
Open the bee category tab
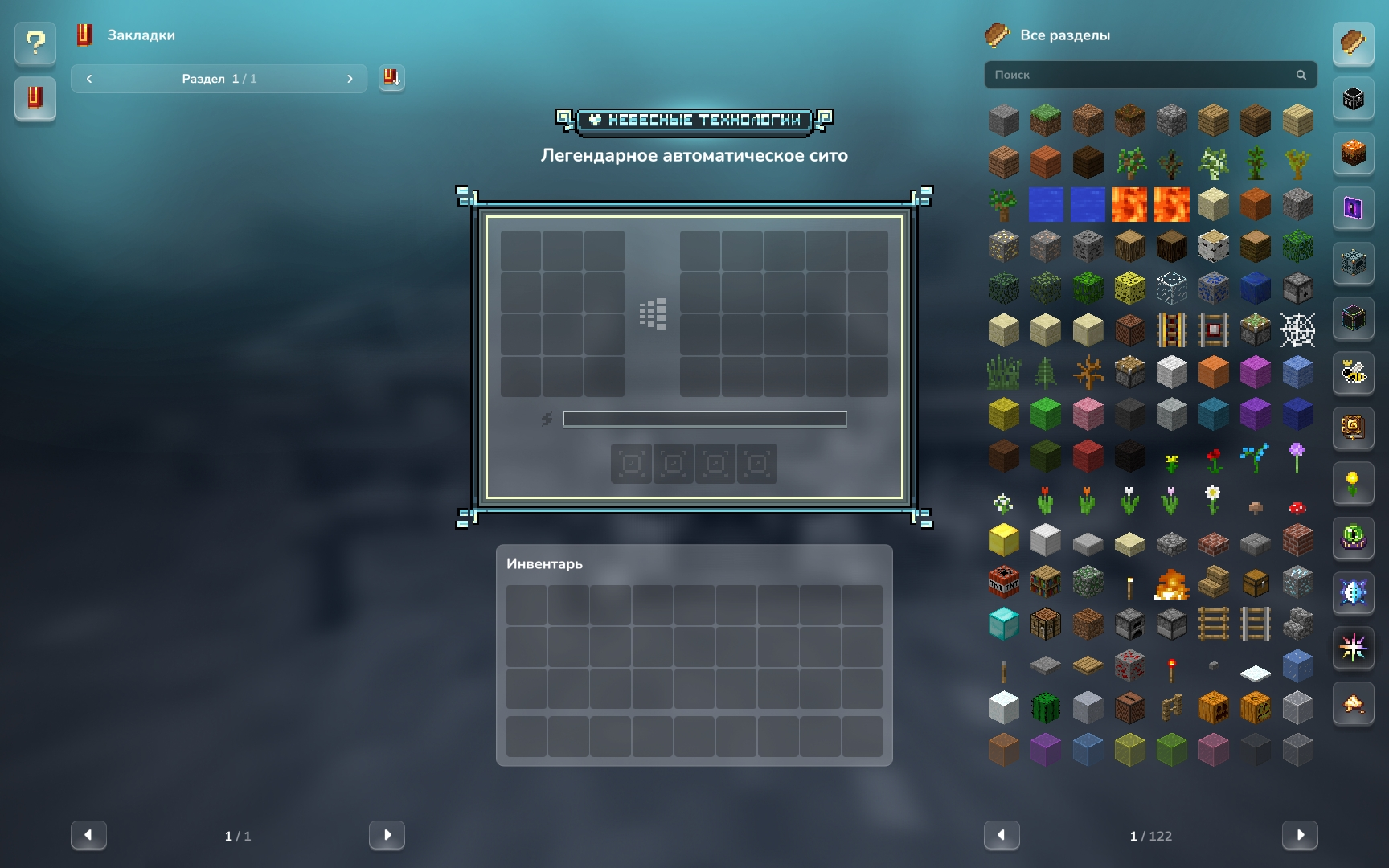coord(1354,372)
